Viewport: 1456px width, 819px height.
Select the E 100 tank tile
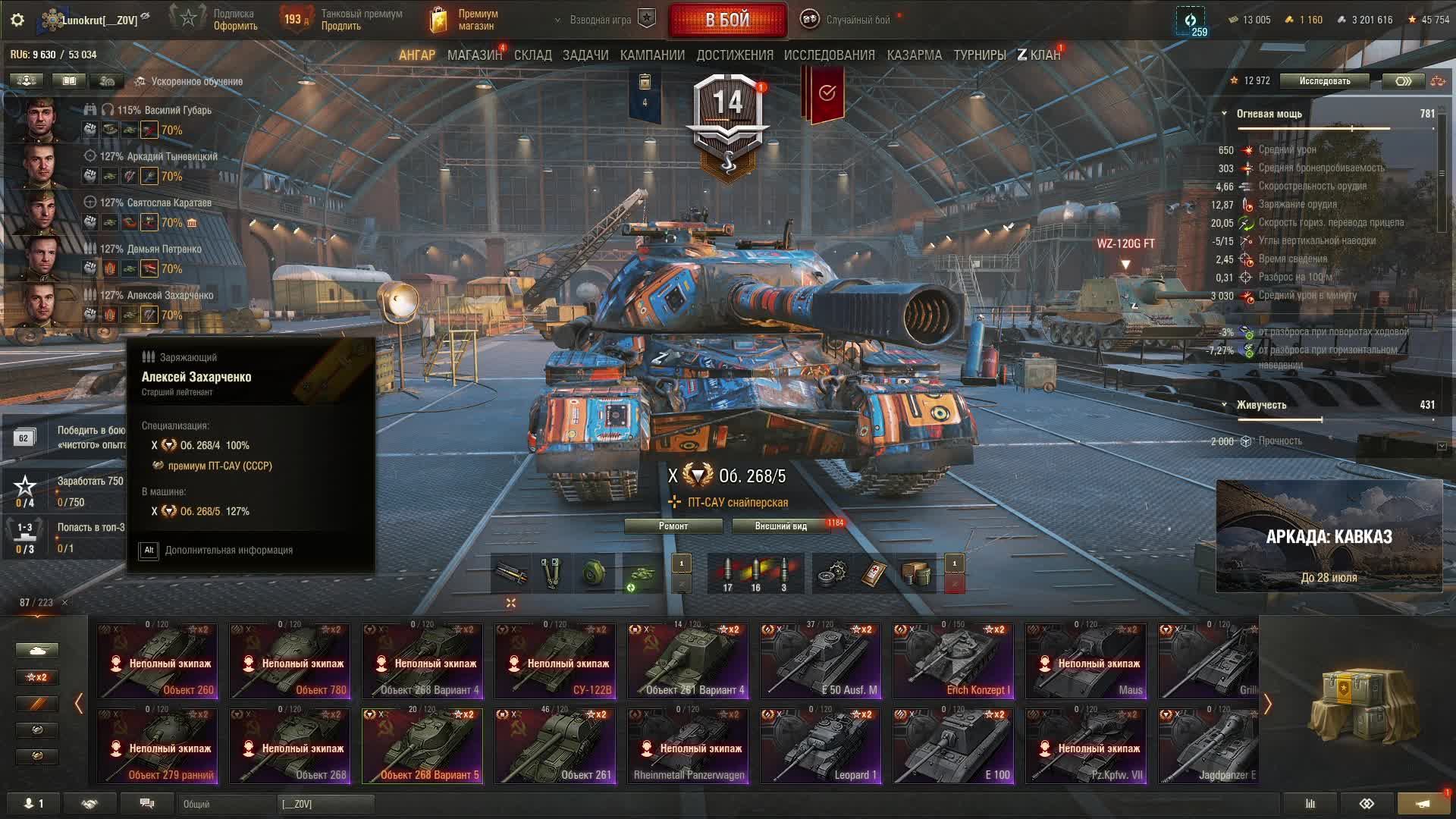coord(953,745)
